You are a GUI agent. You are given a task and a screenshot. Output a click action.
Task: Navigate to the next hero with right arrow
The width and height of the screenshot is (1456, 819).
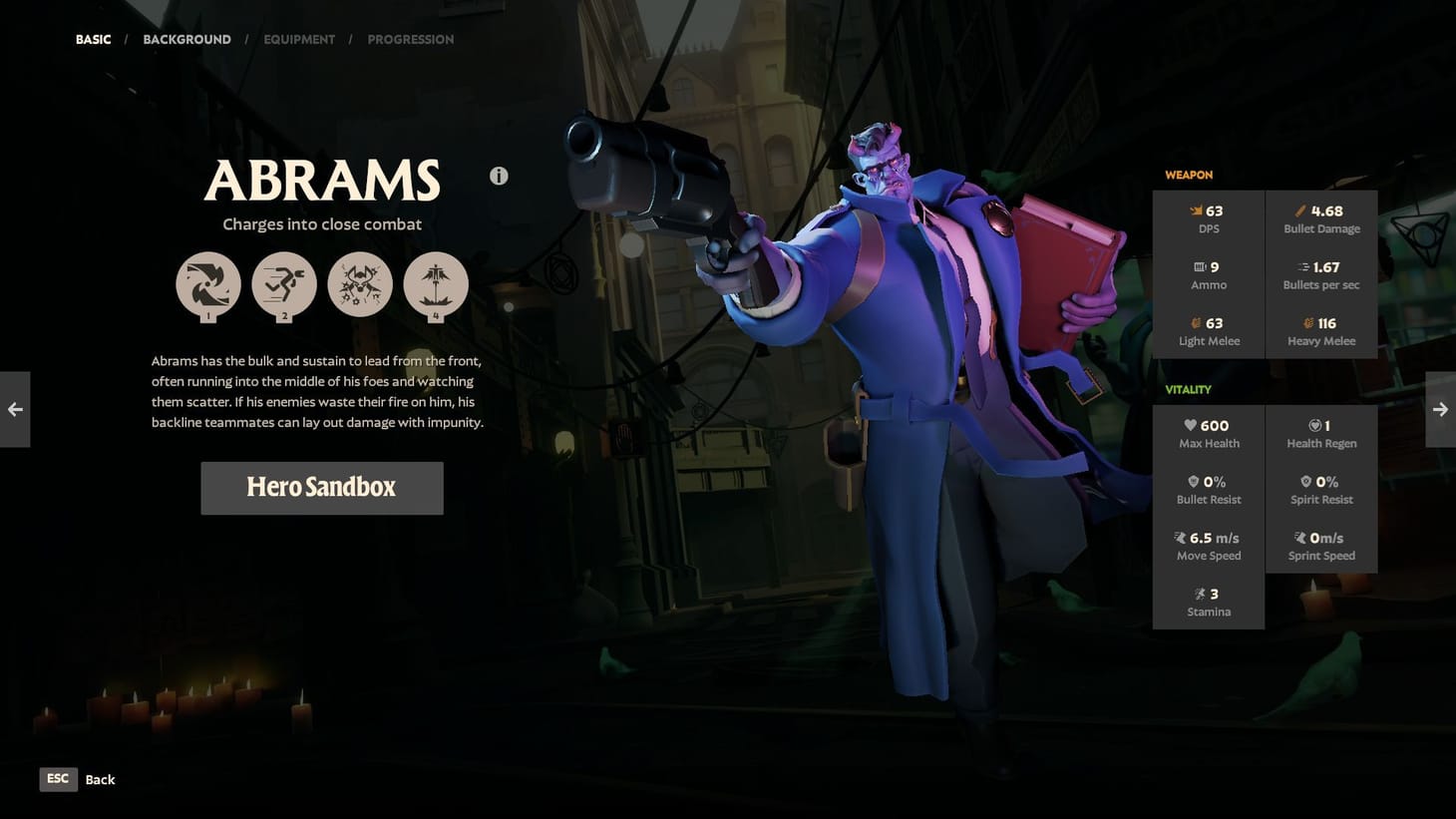(x=1440, y=409)
